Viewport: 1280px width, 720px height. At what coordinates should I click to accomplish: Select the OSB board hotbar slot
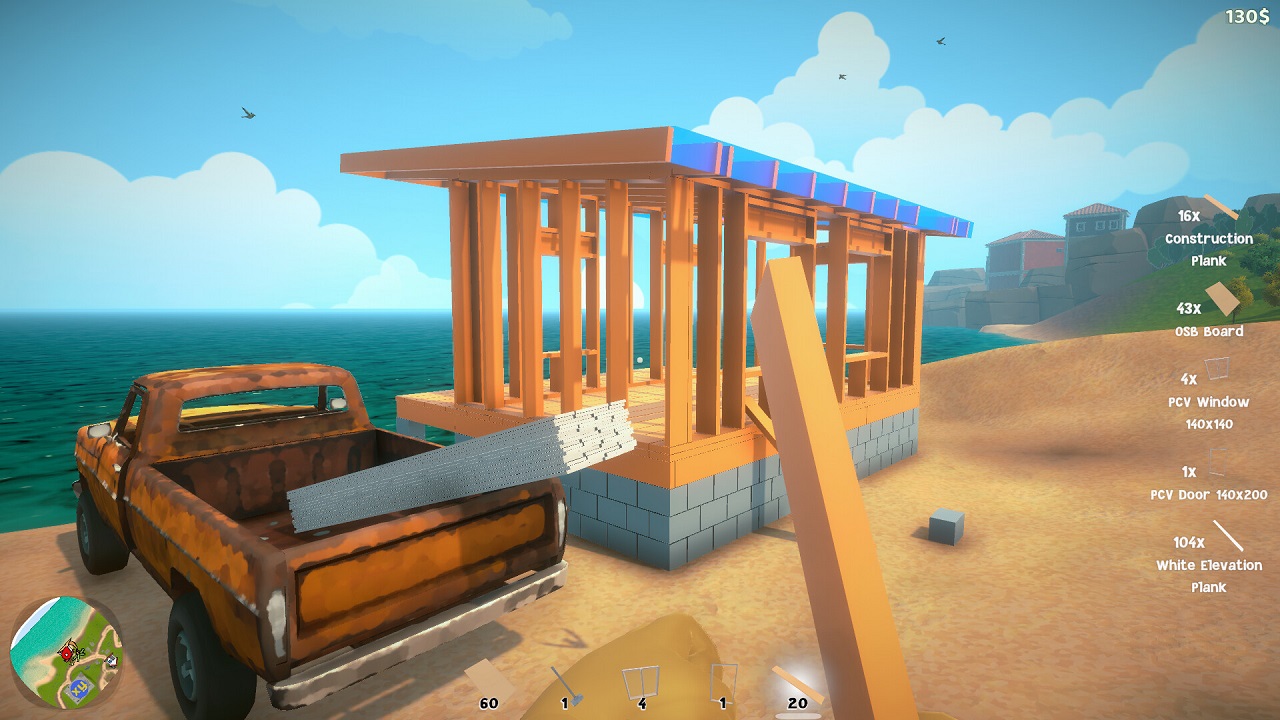pyautogui.click(x=490, y=683)
